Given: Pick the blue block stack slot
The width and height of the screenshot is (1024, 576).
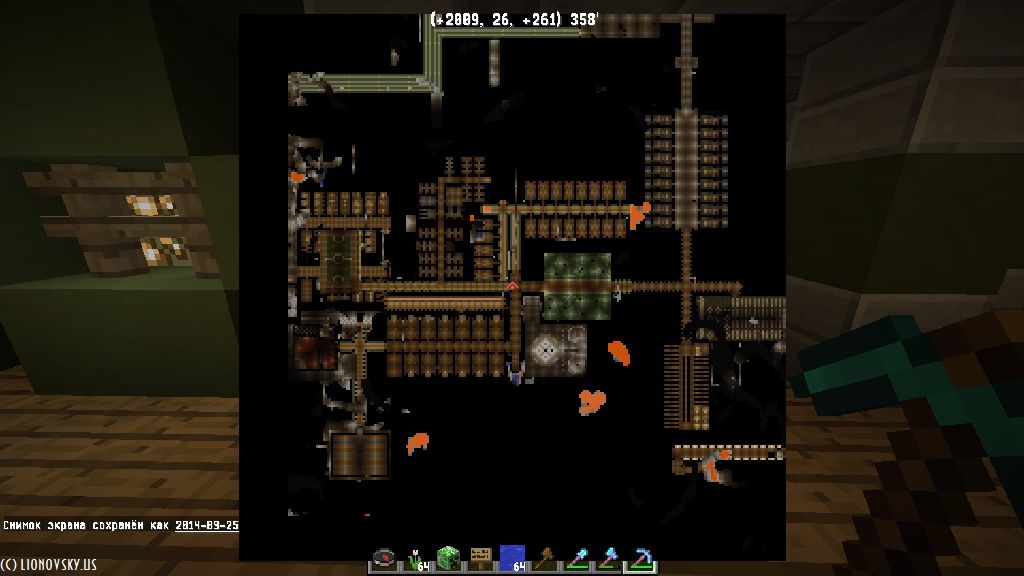Looking at the screenshot, I should tap(512, 559).
